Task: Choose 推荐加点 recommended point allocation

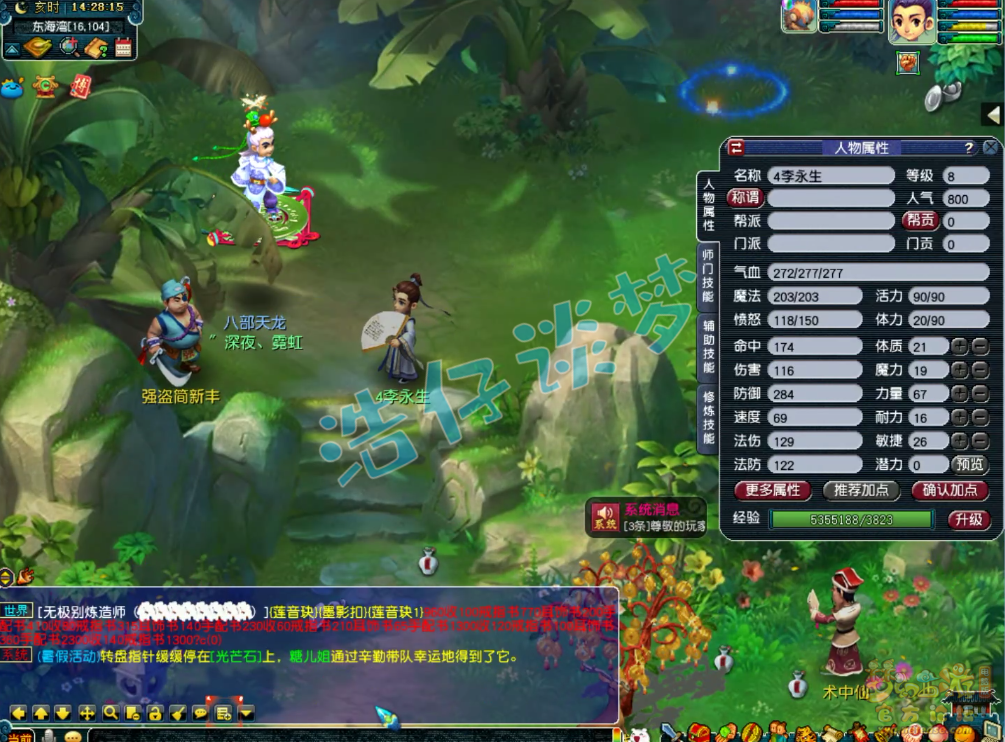Action: click(861, 490)
